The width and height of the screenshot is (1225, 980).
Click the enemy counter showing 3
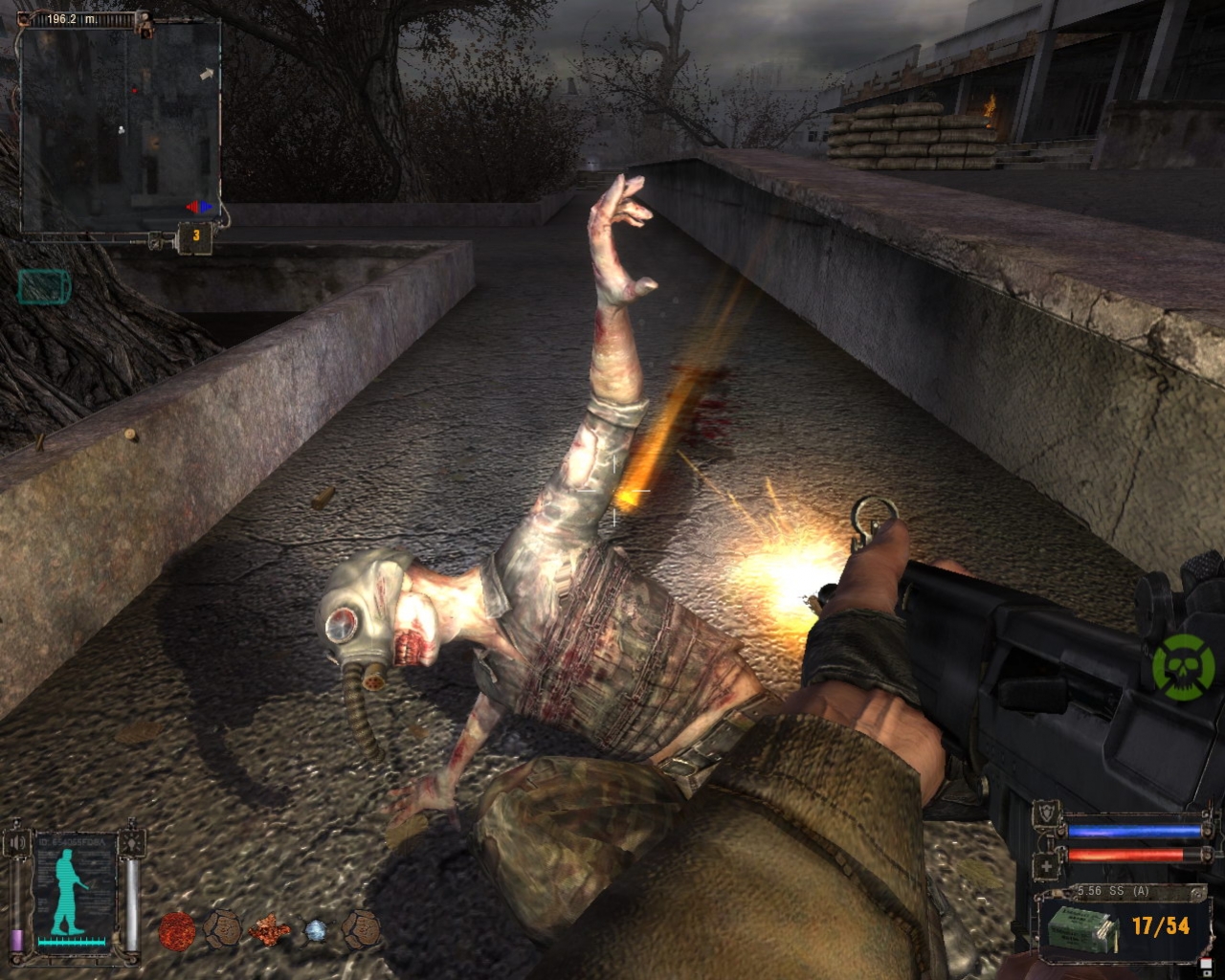tap(195, 234)
